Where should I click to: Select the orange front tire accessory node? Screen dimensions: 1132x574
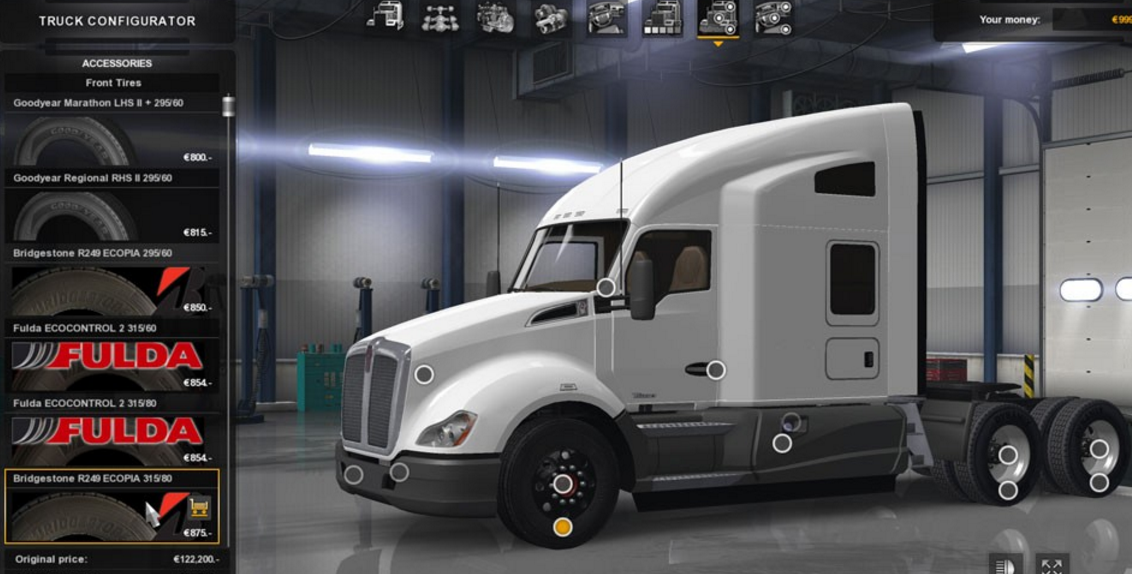tap(562, 527)
